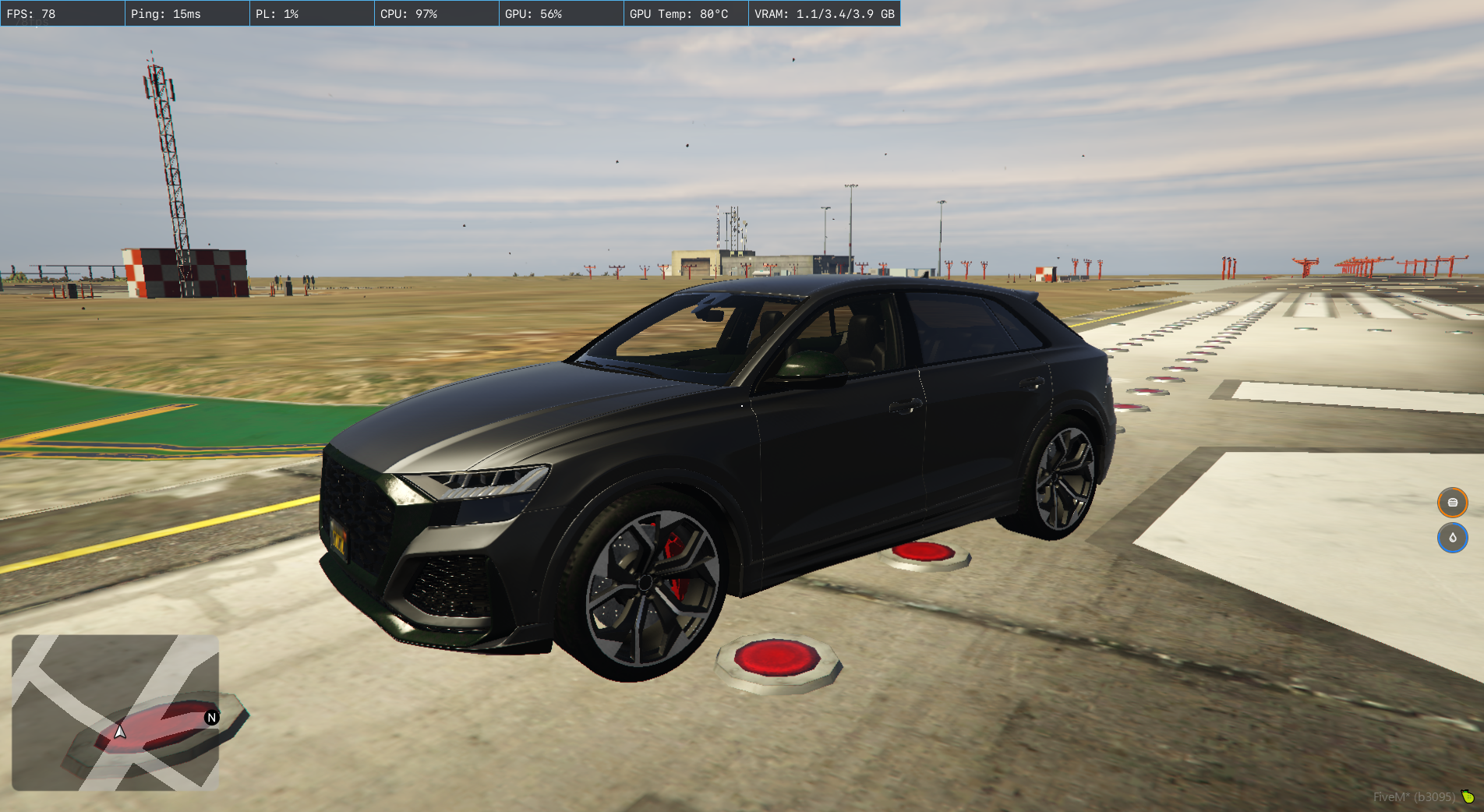Click the water drop thirst icon
Image resolution: width=1484 pixels, height=812 pixels.
[1452, 538]
